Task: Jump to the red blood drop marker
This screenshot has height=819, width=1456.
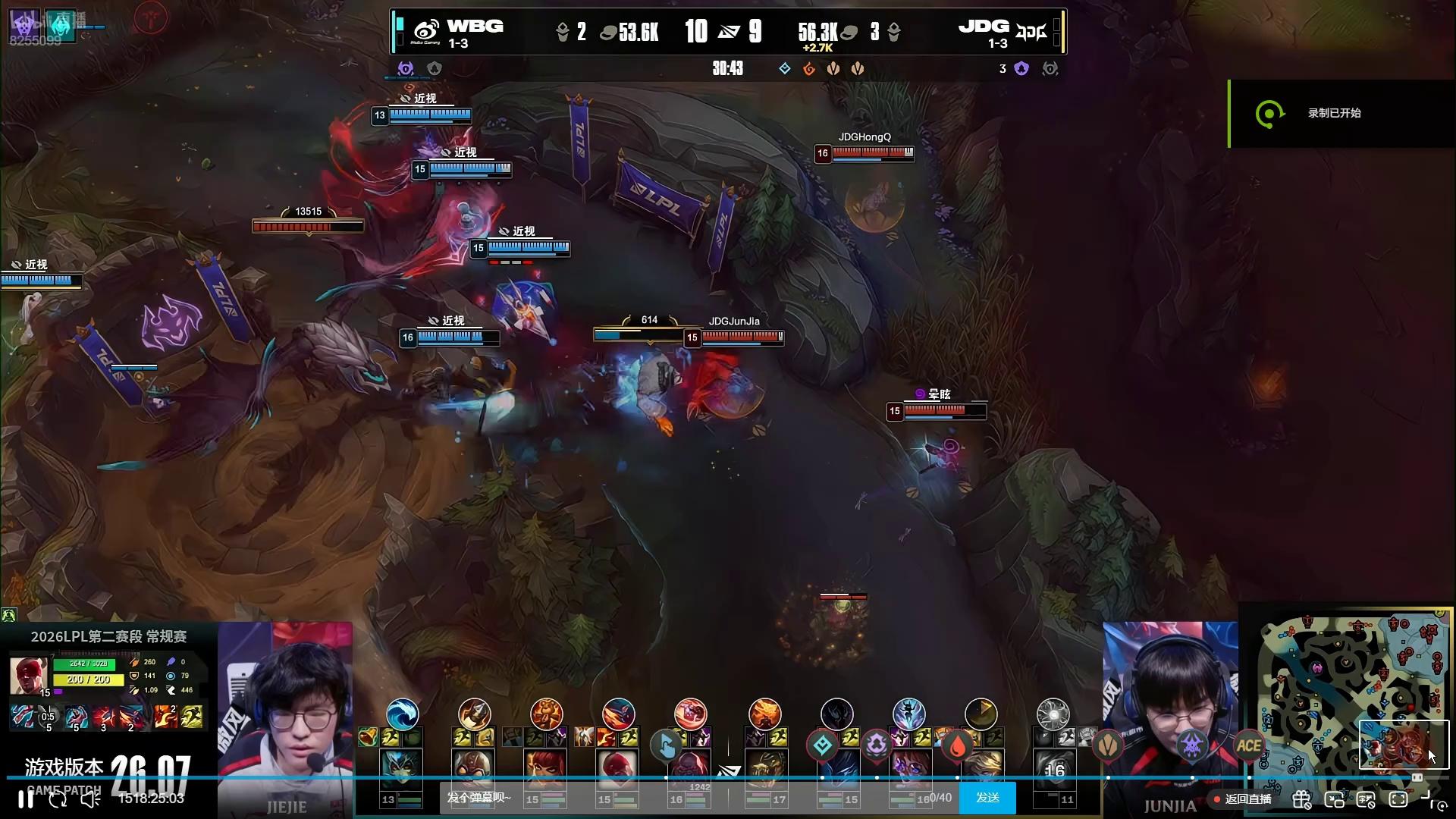Action: [958, 746]
